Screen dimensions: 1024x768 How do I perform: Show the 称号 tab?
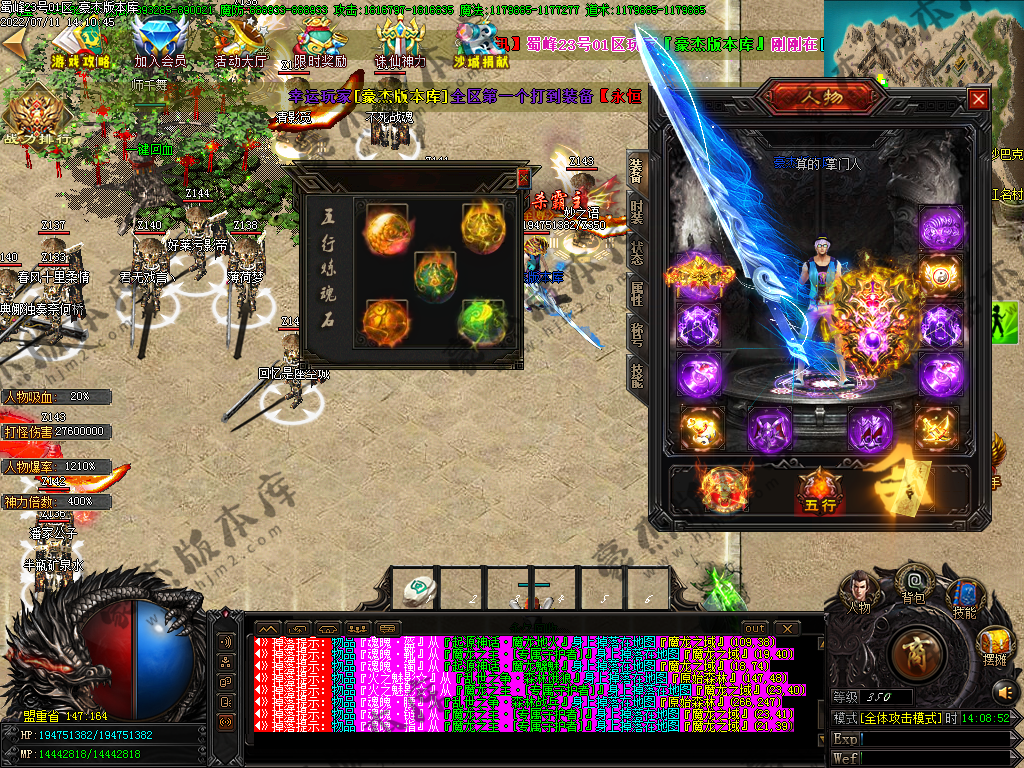(637, 333)
